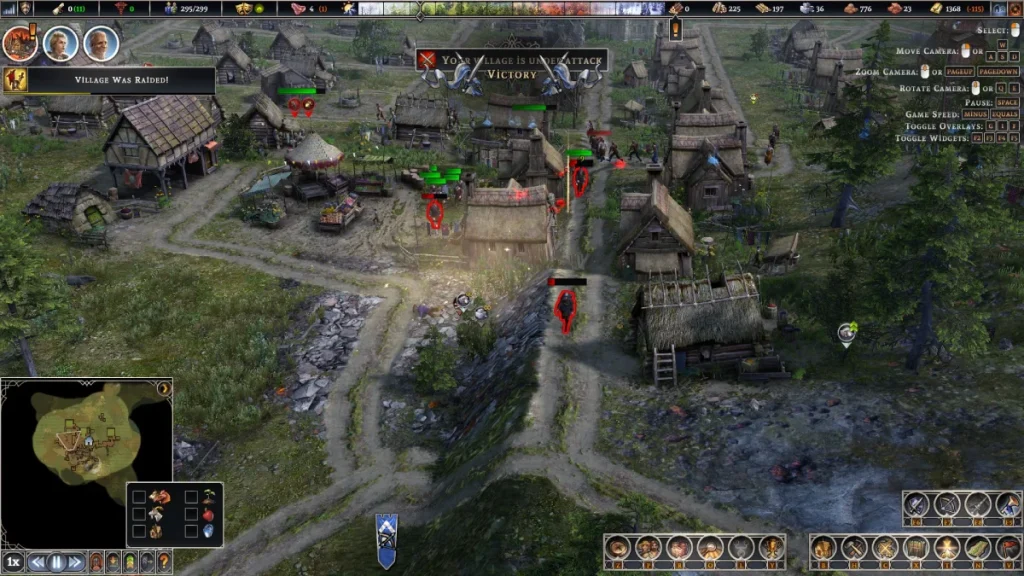Slow down the game with rewind arrows
The image size is (1024, 576).
point(38,562)
